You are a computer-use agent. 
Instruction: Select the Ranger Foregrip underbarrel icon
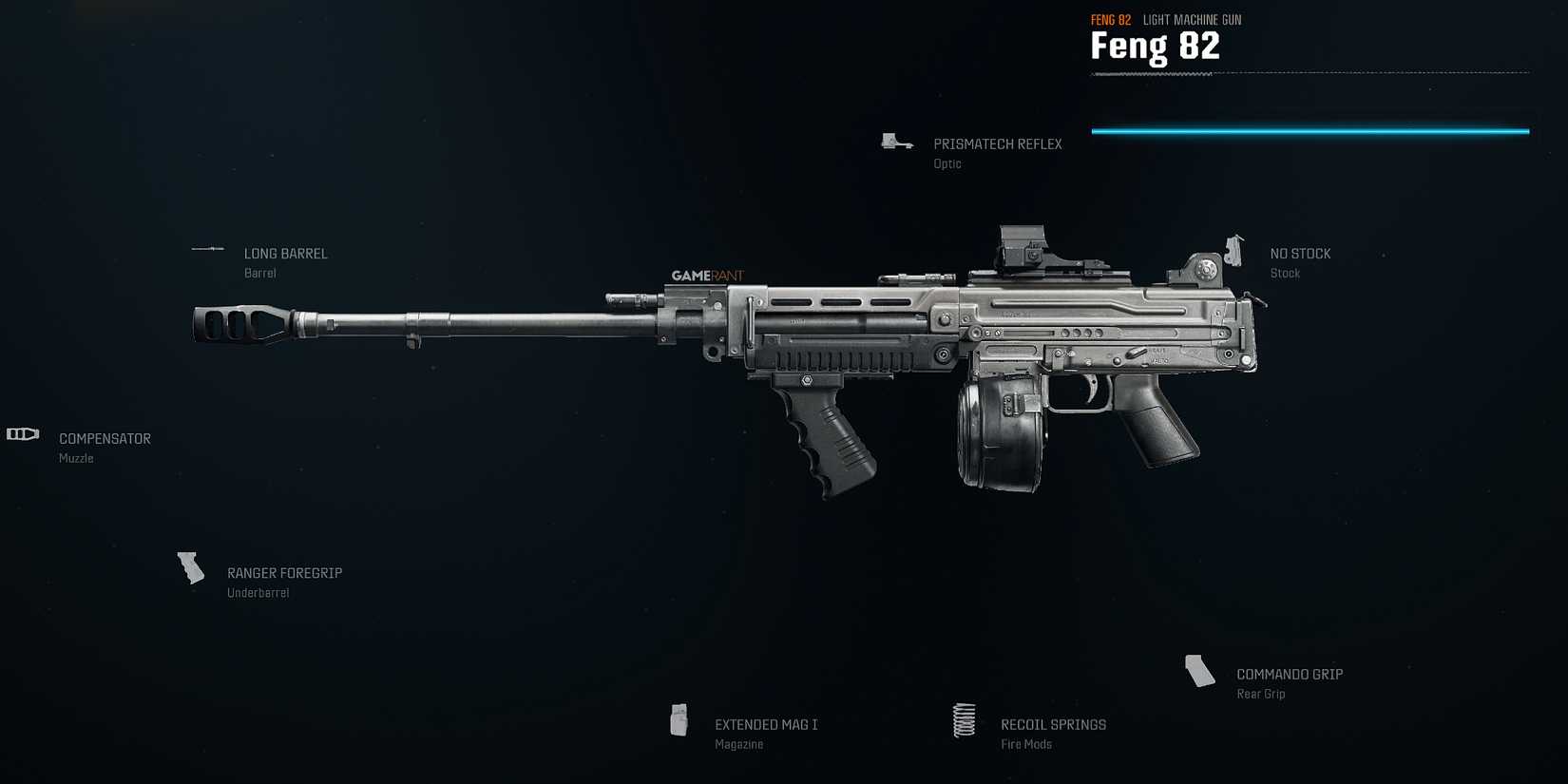point(190,567)
